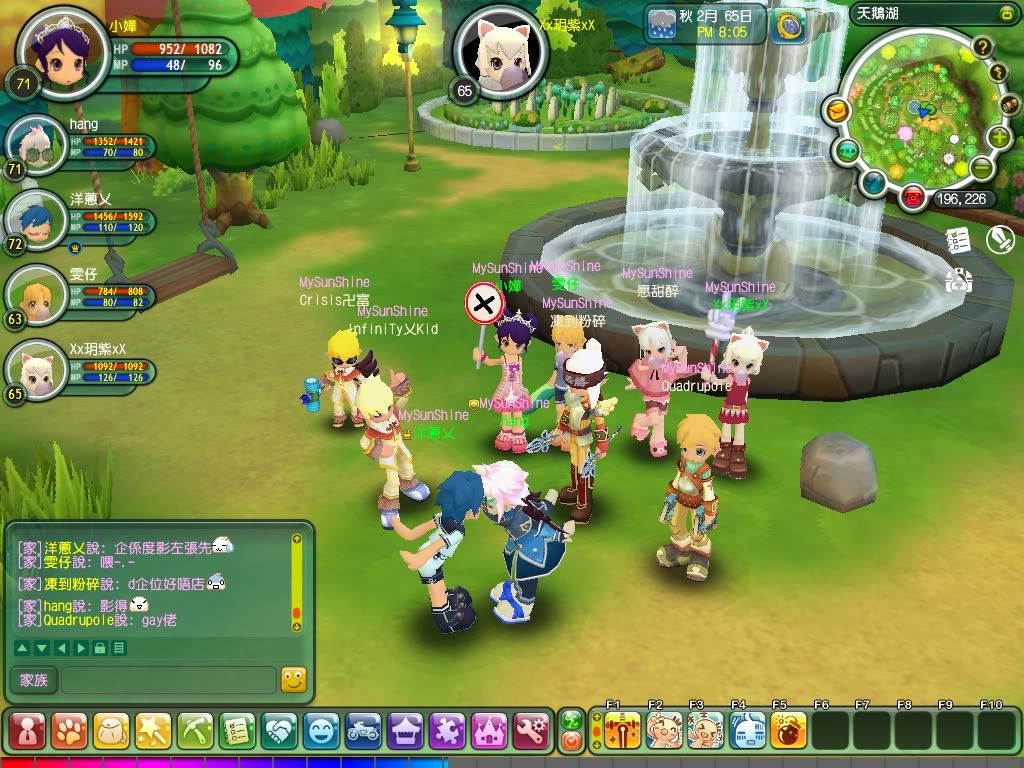Switch the 家族 chat channel button

point(33,680)
